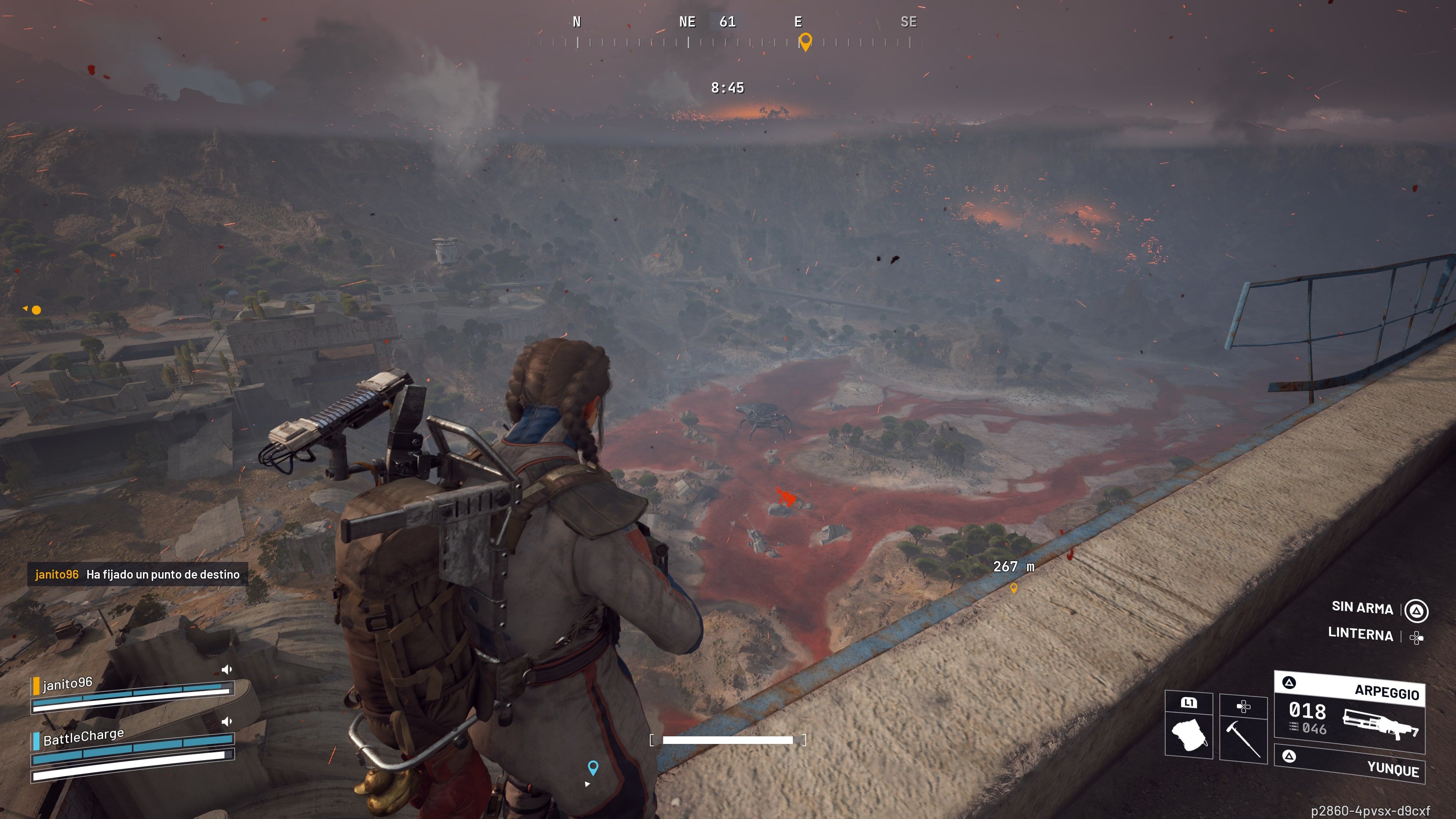Click the orange waypoint marker on compass
The width and height of the screenshot is (1456, 819).
coord(805,41)
